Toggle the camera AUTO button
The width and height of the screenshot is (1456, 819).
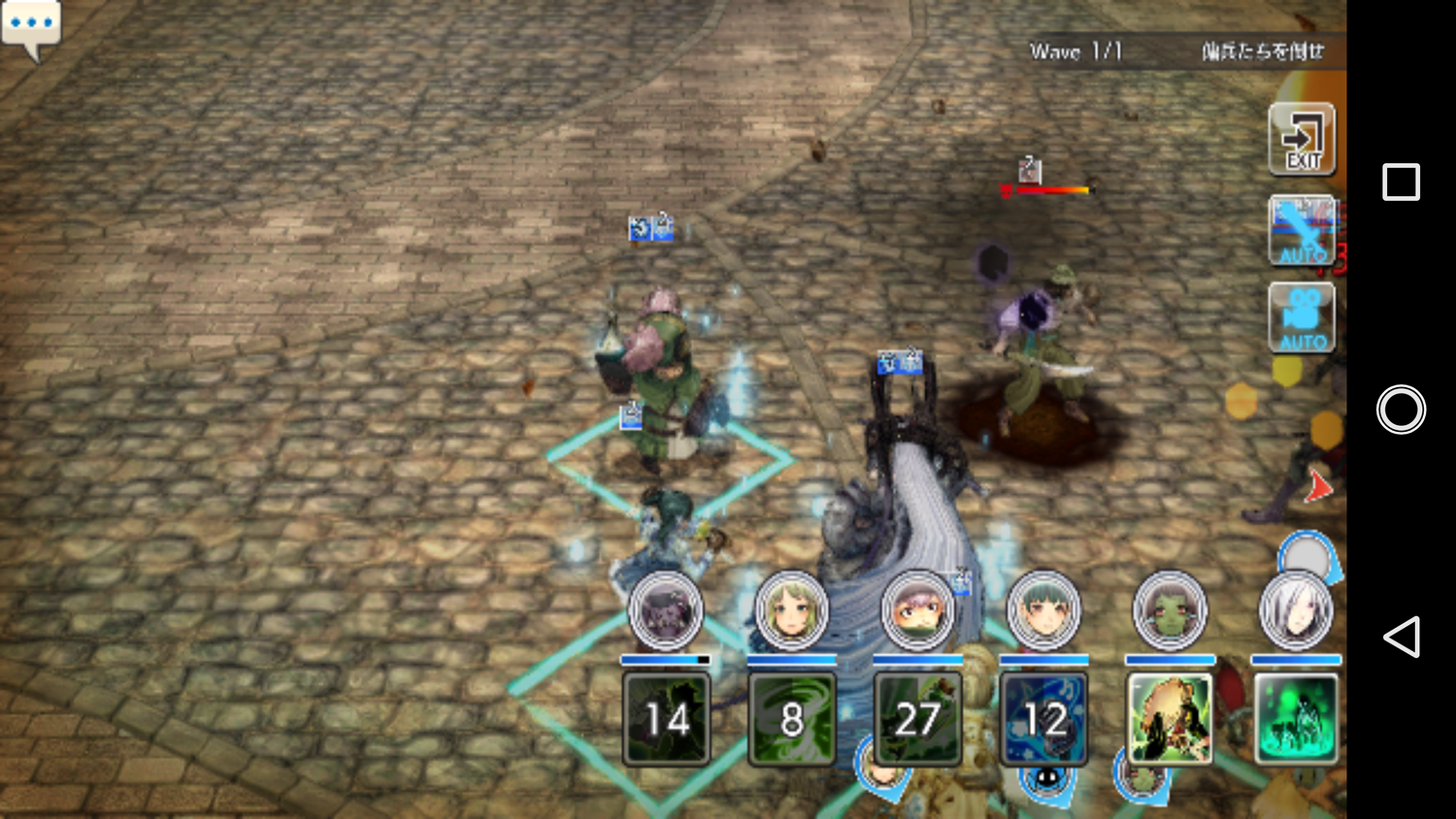[x=1302, y=318]
